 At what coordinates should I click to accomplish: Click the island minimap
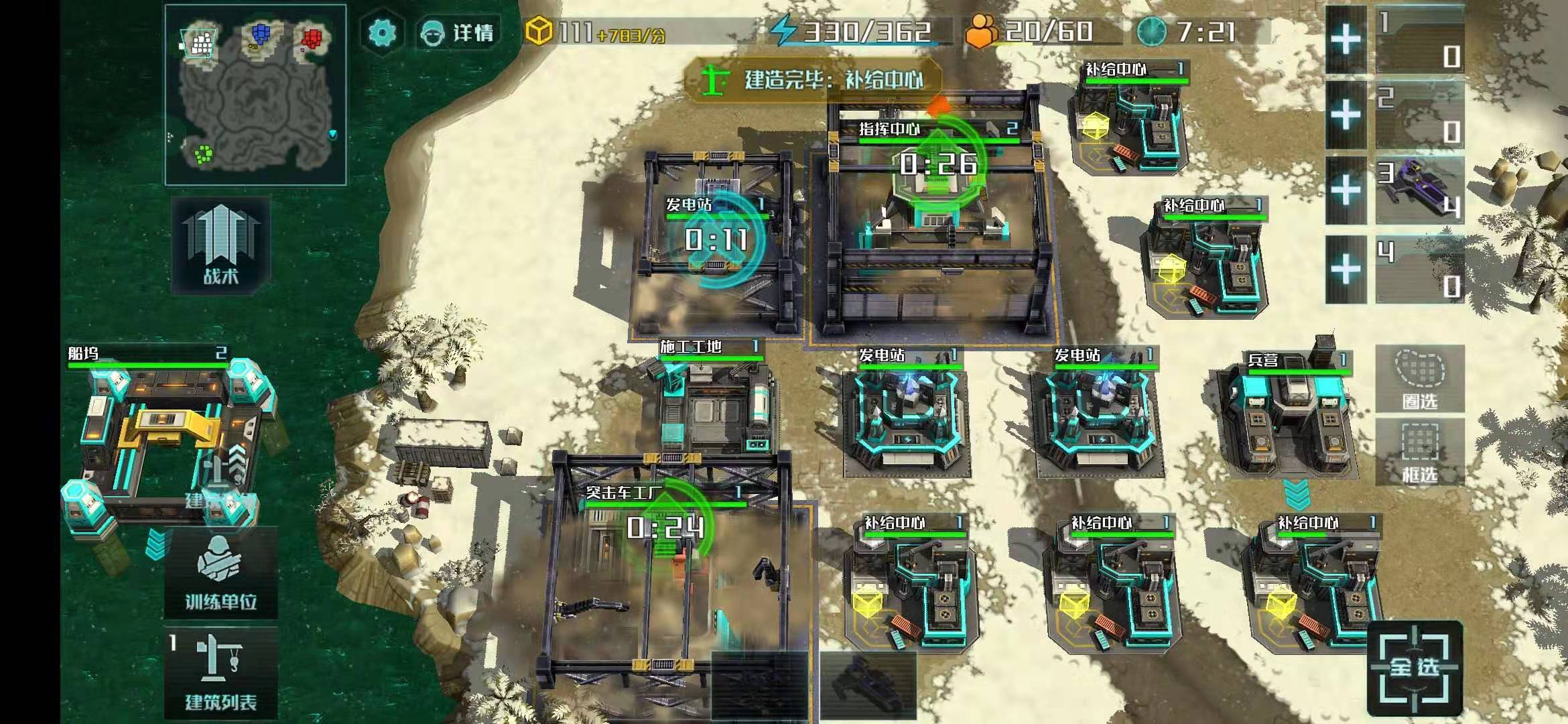pos(255,95)
